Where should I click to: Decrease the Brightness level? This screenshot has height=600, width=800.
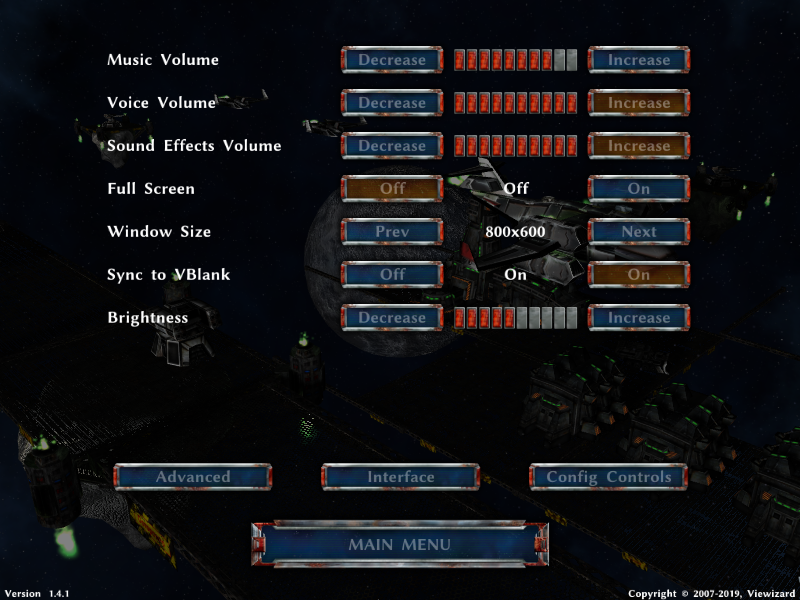392,318
